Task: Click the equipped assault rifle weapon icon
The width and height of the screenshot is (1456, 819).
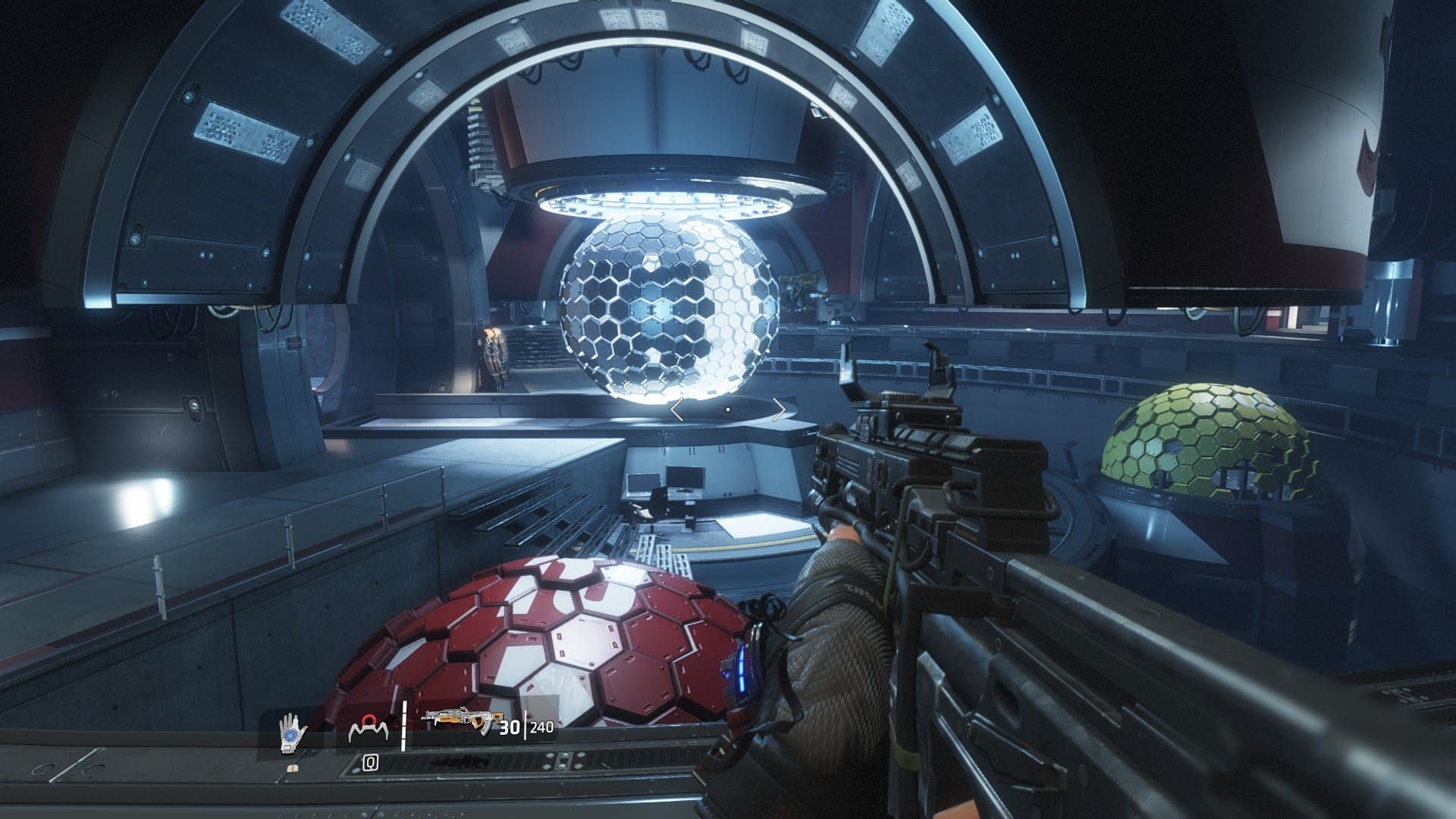Action: coord(457,726)
